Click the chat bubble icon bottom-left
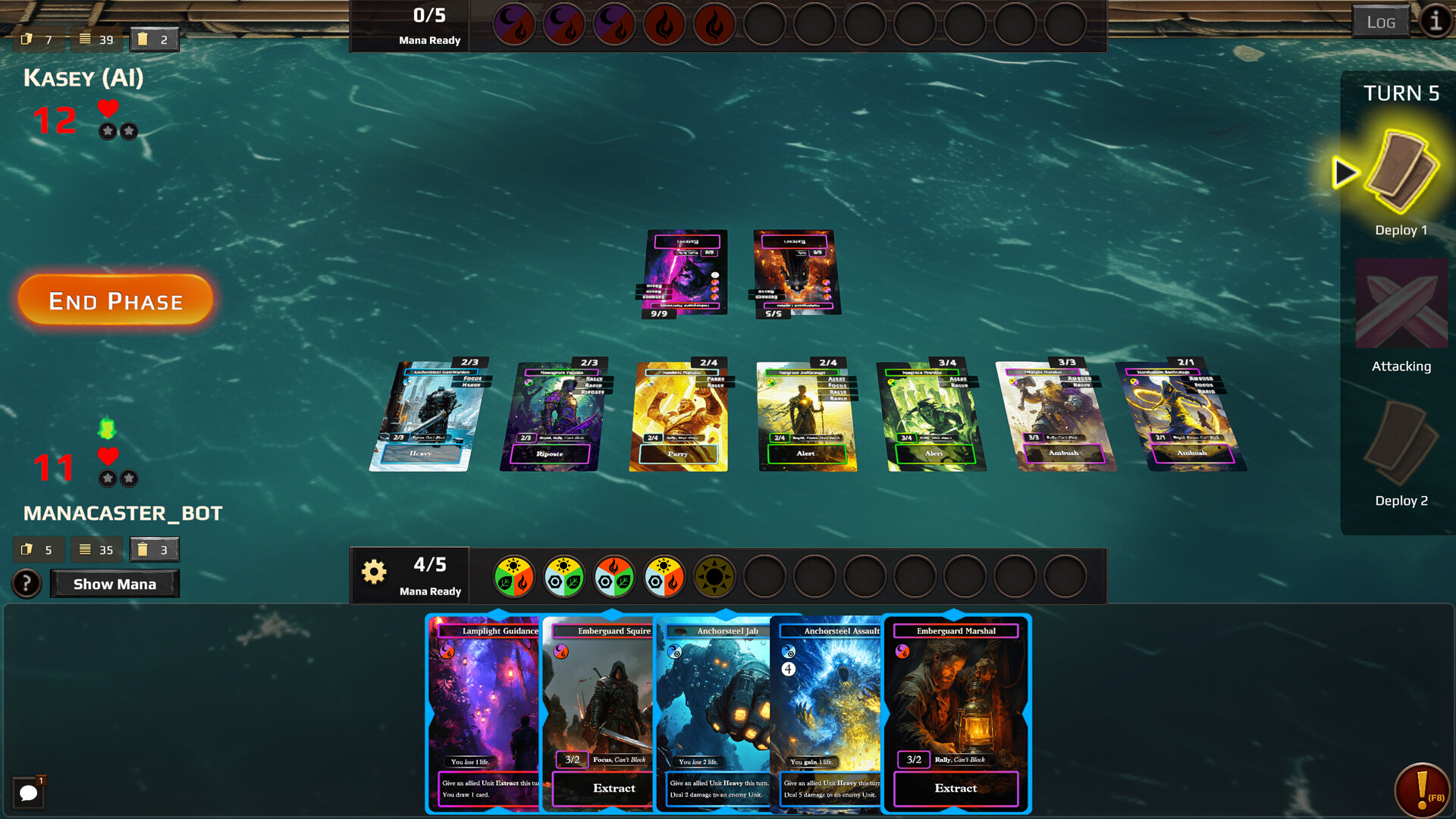This screenshot has height=819, width=1456. (29, 792)
